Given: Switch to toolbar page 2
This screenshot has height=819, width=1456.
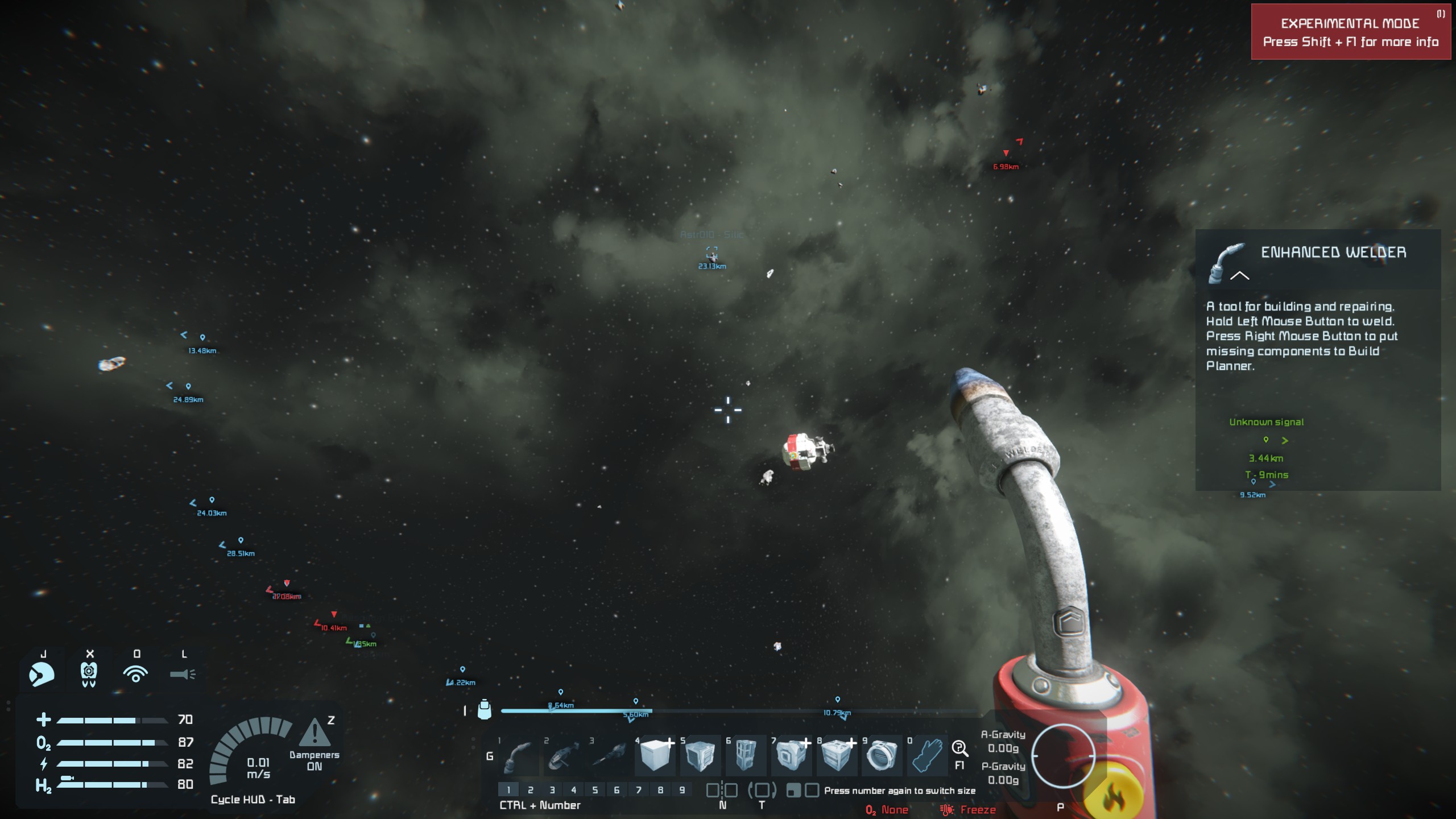Looking at the screenshot, I should [x=530, y=790].
